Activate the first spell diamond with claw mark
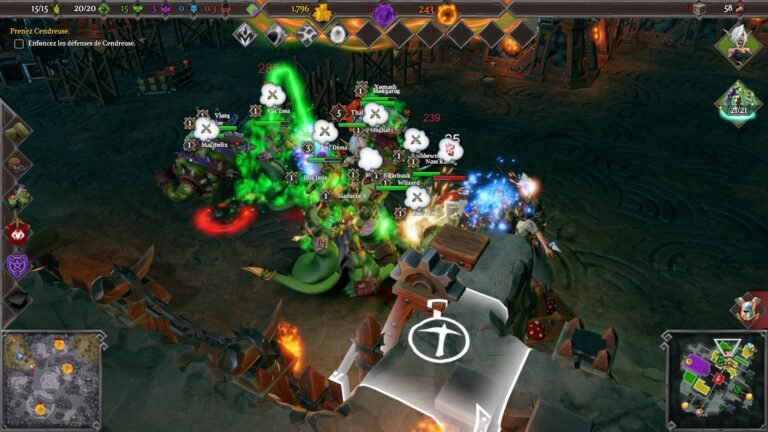 tap(246, 35)
